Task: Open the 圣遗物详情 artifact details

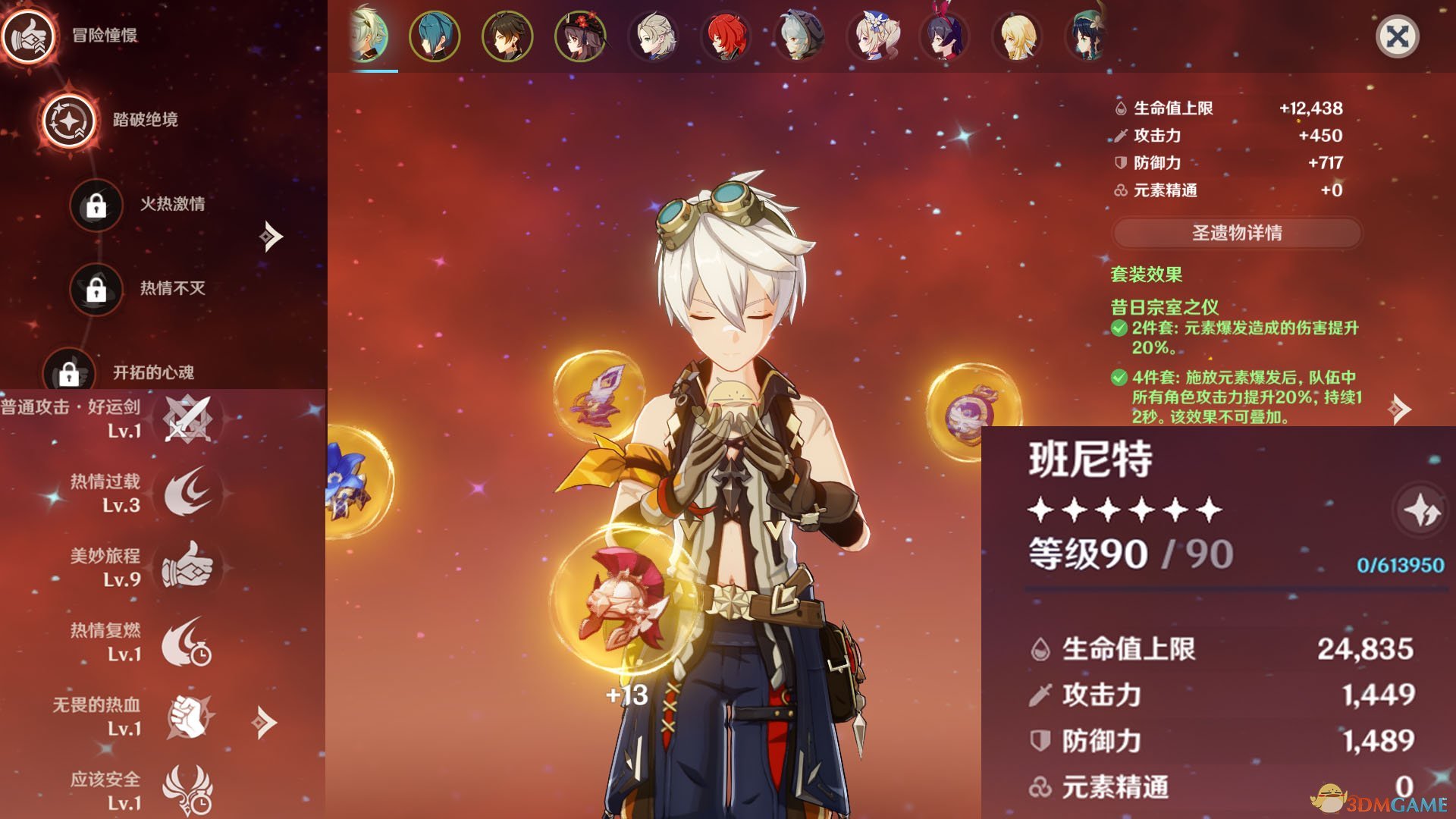Action: (1237, 233)
